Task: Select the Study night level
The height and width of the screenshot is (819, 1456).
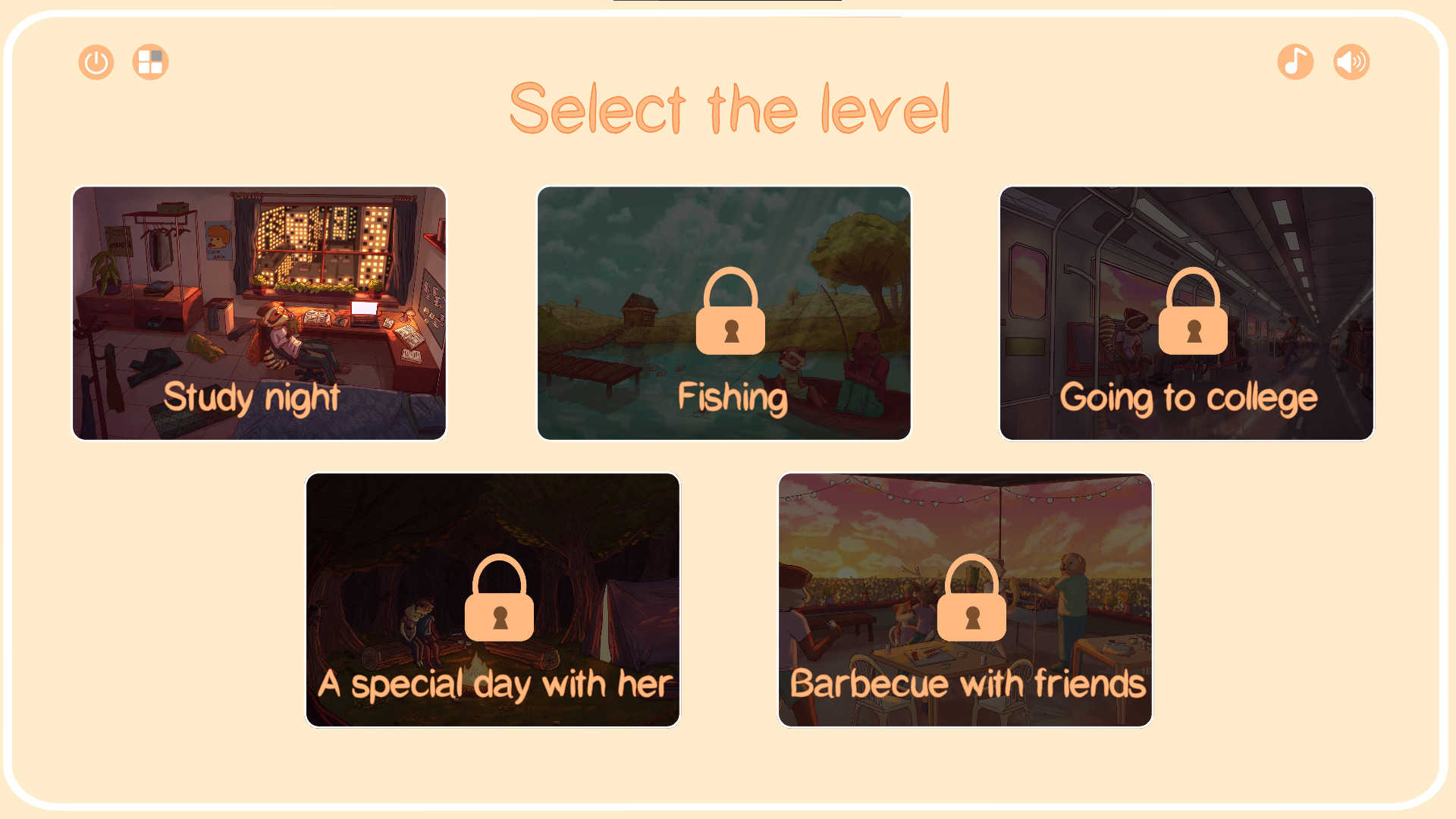Action: (259, 313)
